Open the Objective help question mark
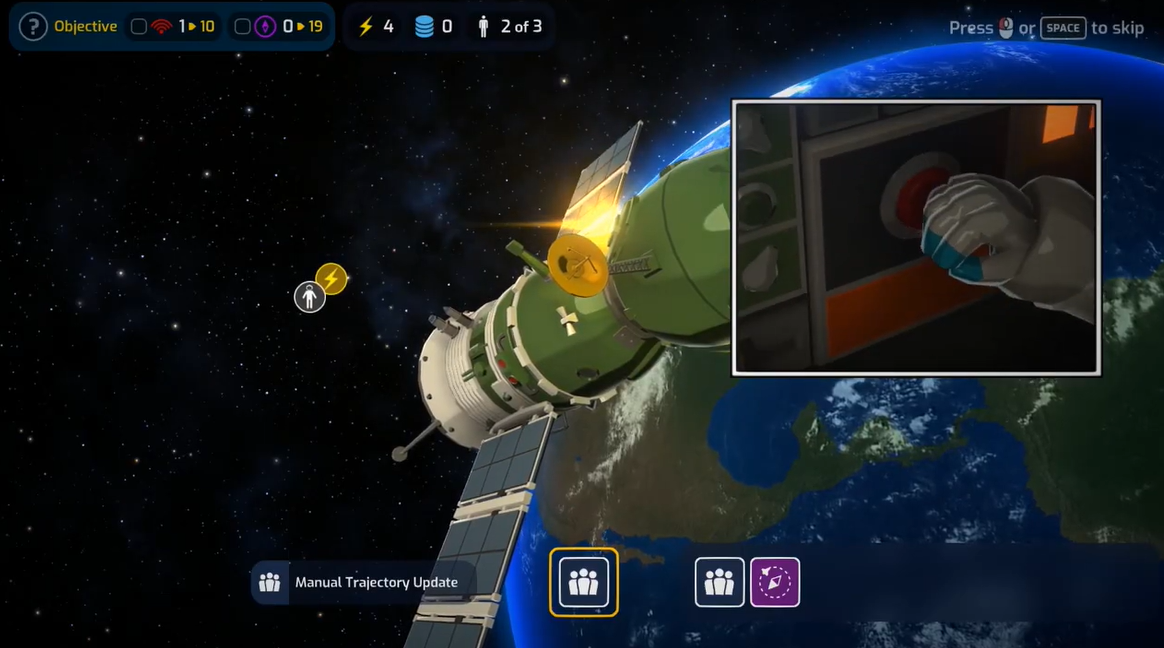1164x648 pixels. (33, 26)
